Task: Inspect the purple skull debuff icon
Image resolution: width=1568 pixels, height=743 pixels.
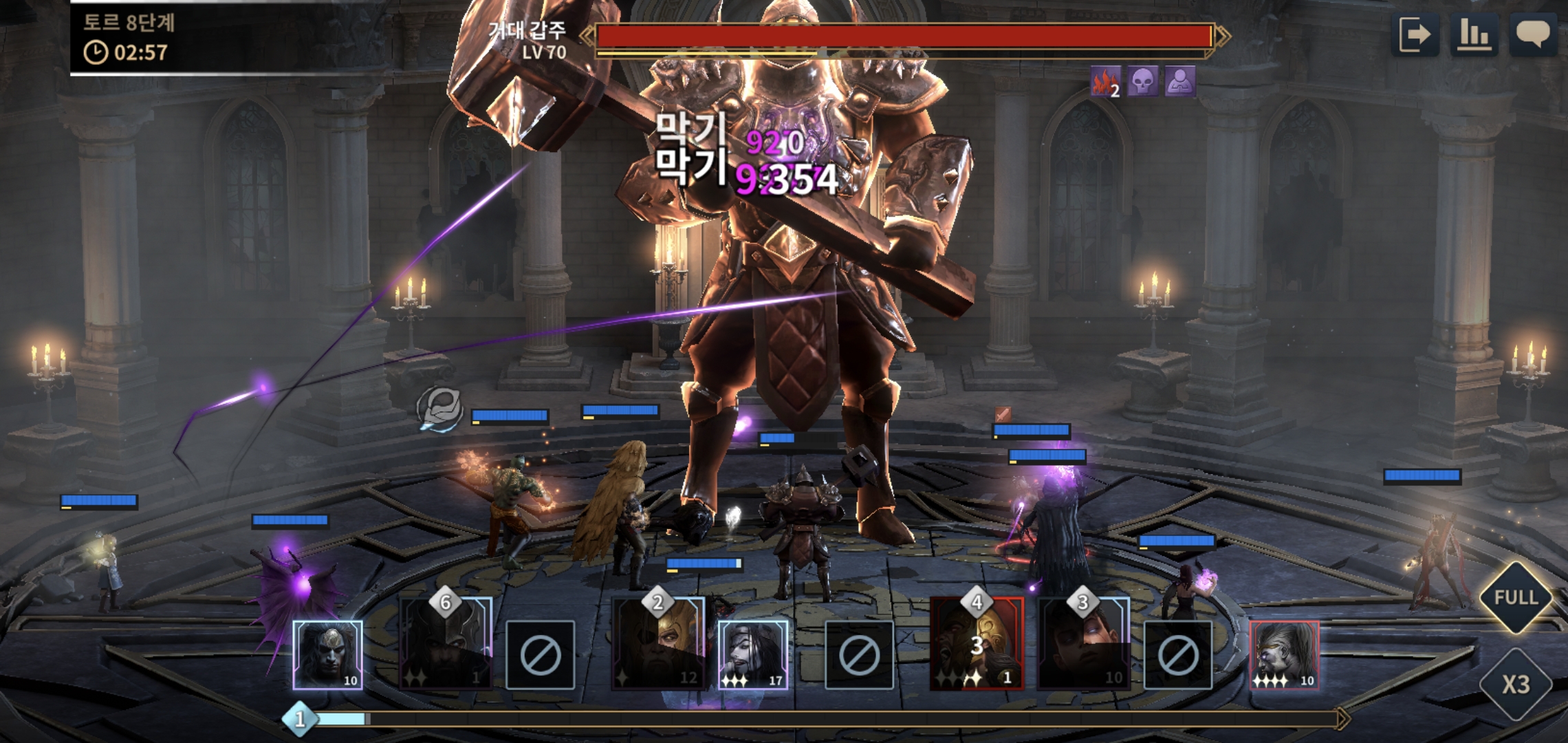Action: [x=1142, y=82]
